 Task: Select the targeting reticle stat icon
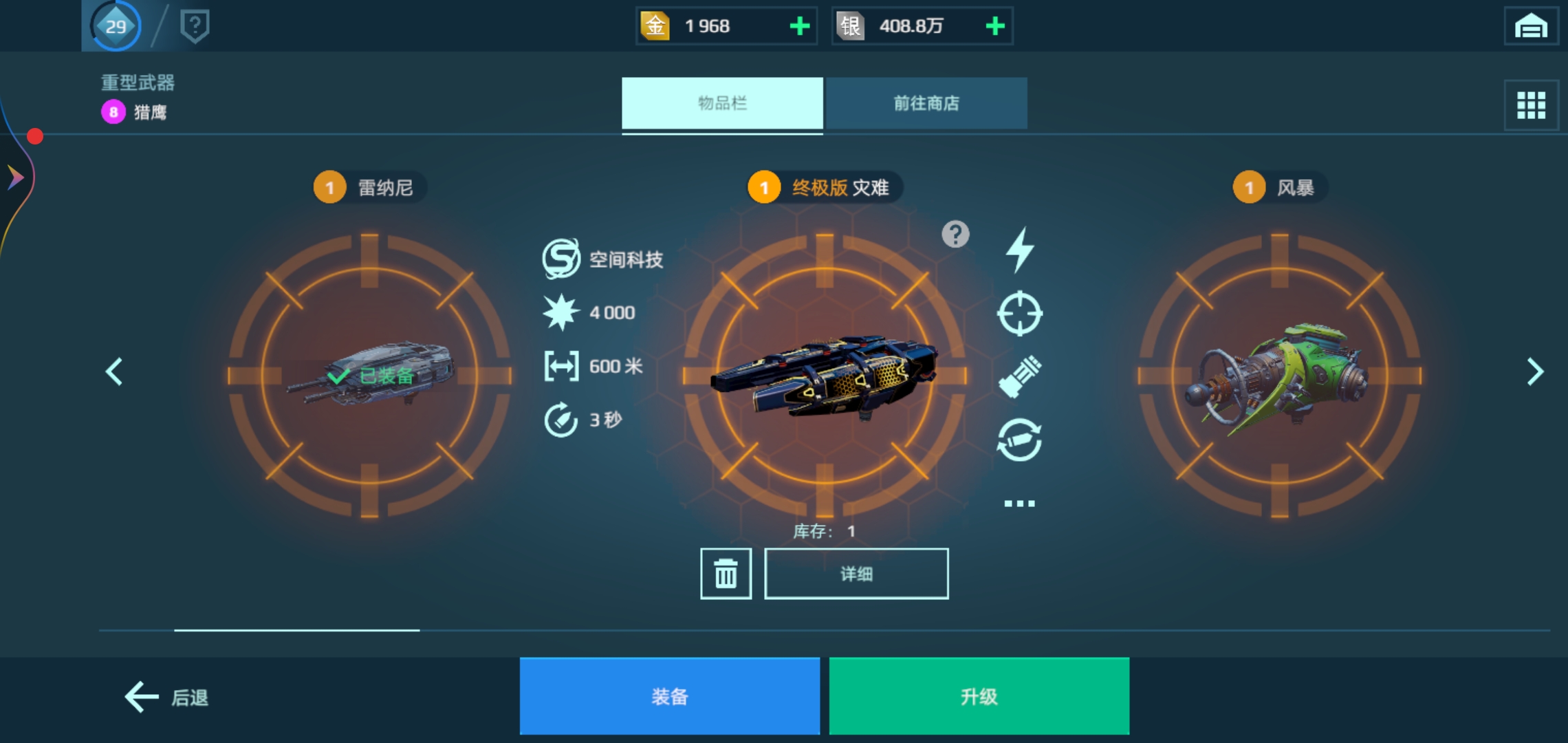coord(1021,314)
